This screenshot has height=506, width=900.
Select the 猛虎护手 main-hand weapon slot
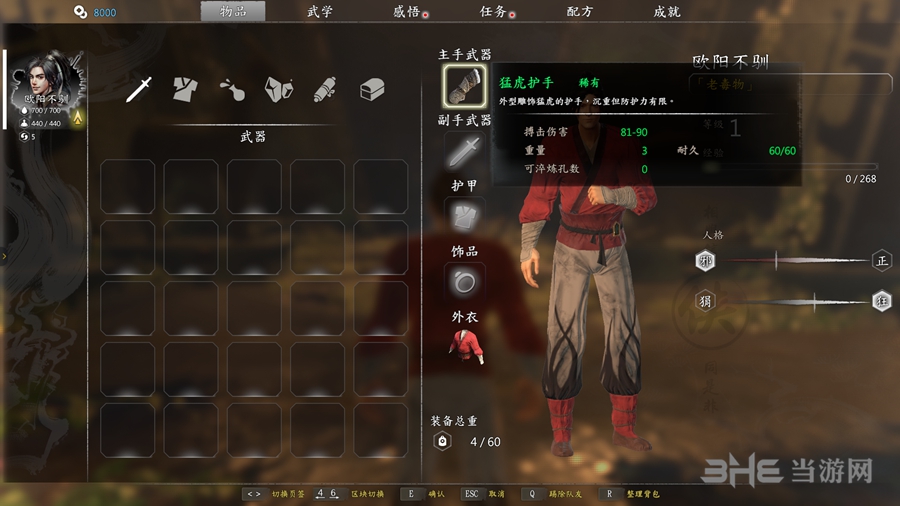tap(464, 86)
